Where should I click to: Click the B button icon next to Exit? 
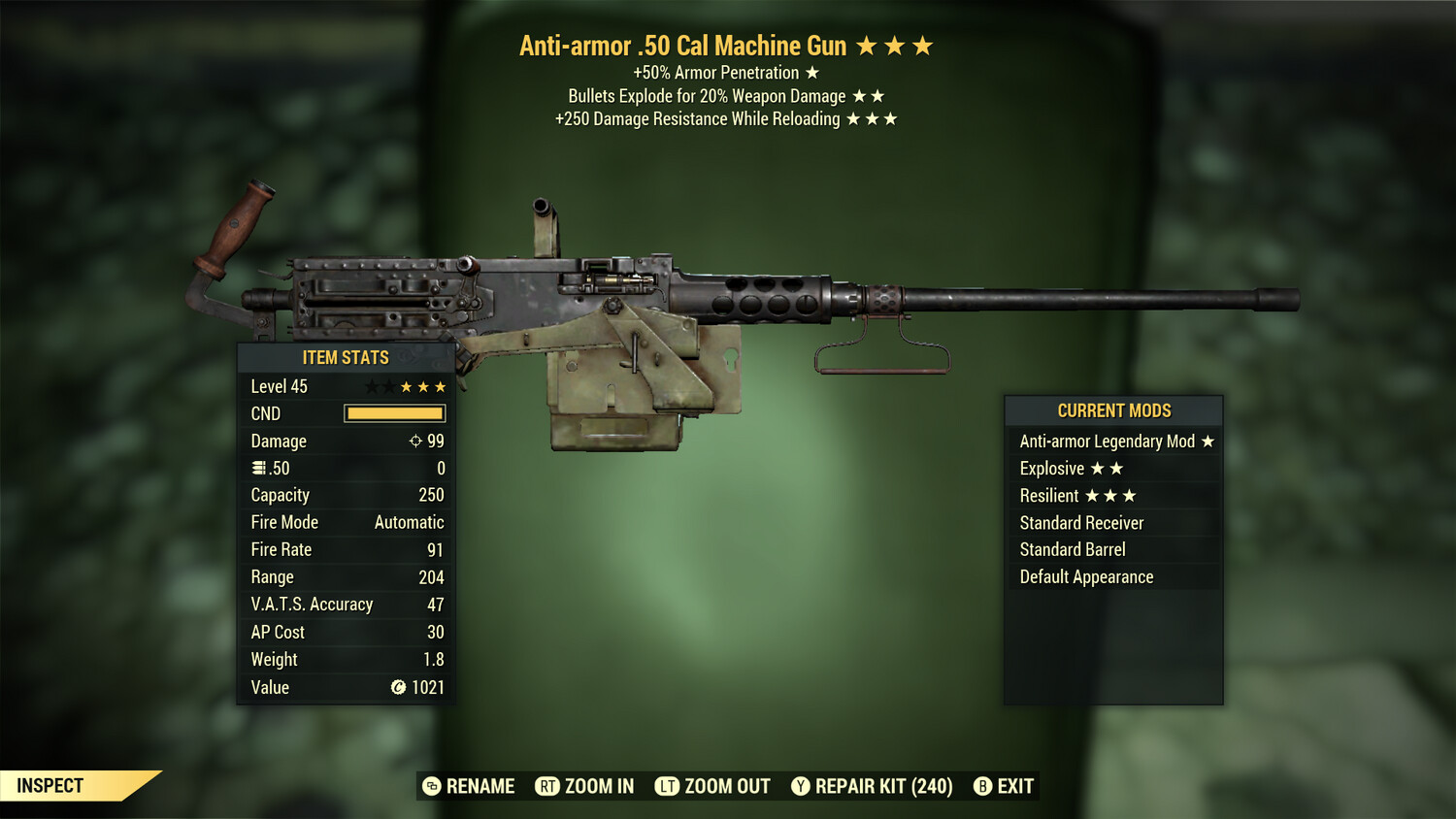click(982, 786)
